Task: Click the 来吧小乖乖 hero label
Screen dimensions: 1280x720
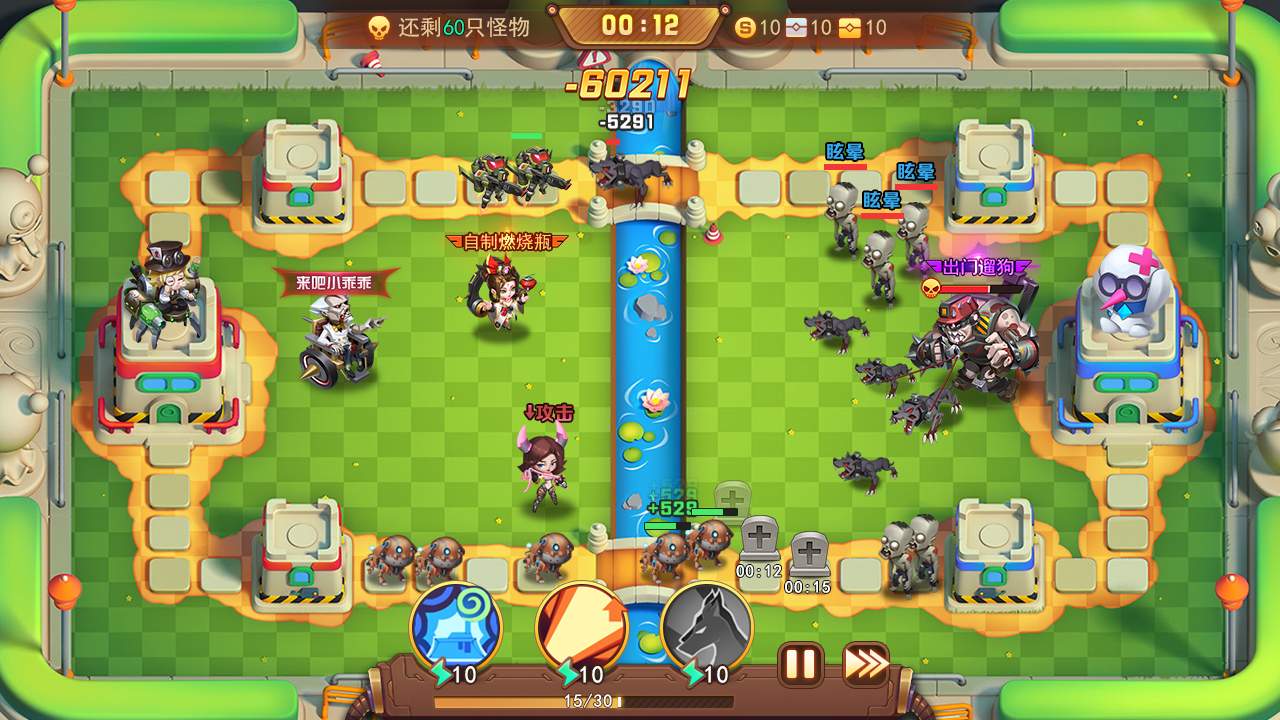Action: 336,282
